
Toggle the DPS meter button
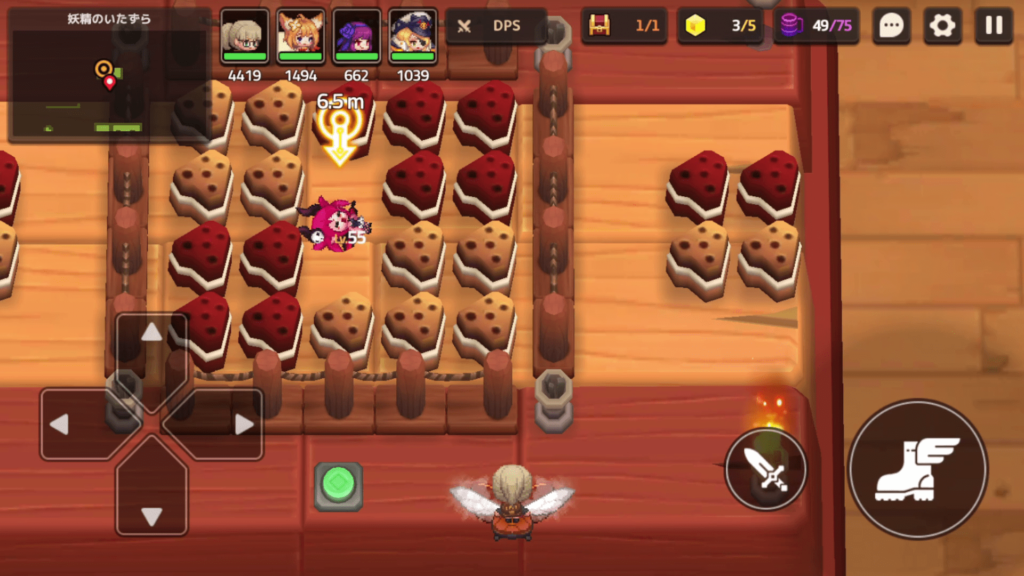click(x=496, y=26)
